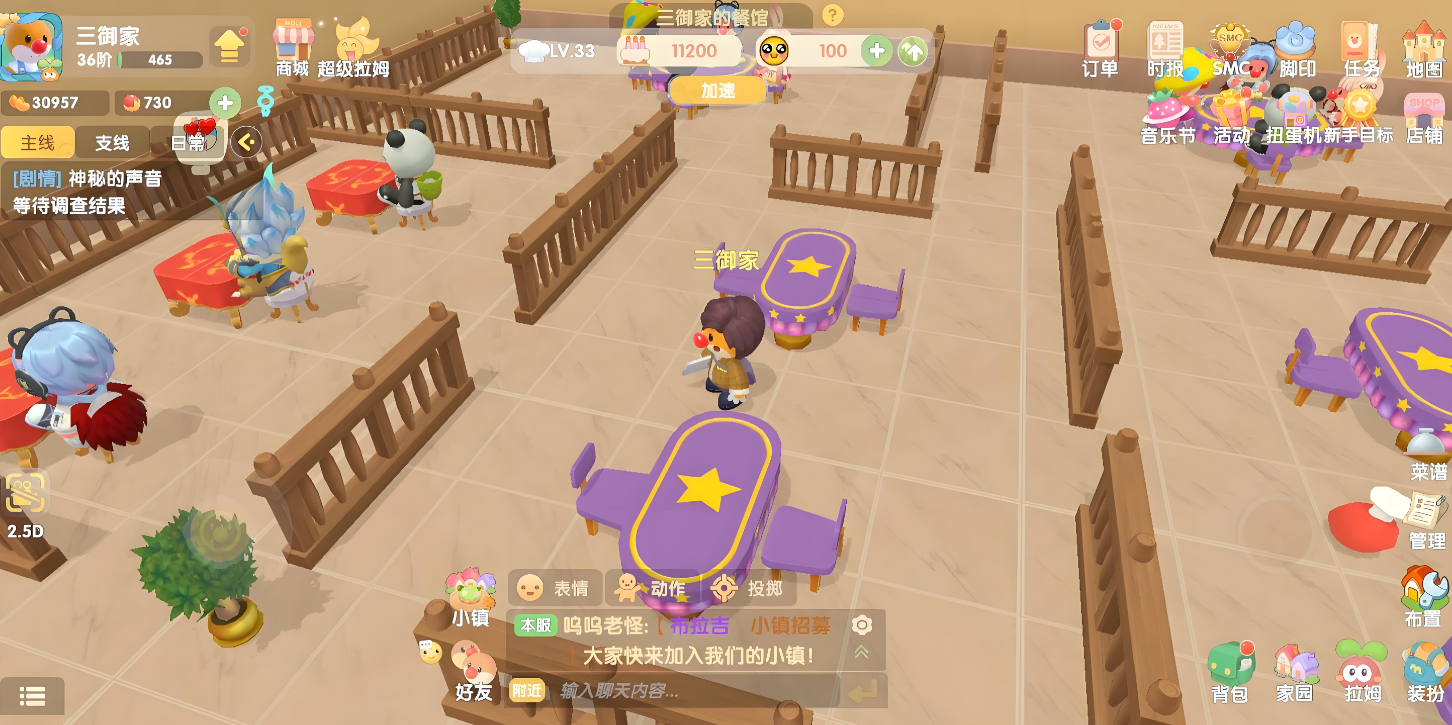Screen dimensions: 1452x725
Task: Open the 背包 backpack
Action: (1229, 671)
